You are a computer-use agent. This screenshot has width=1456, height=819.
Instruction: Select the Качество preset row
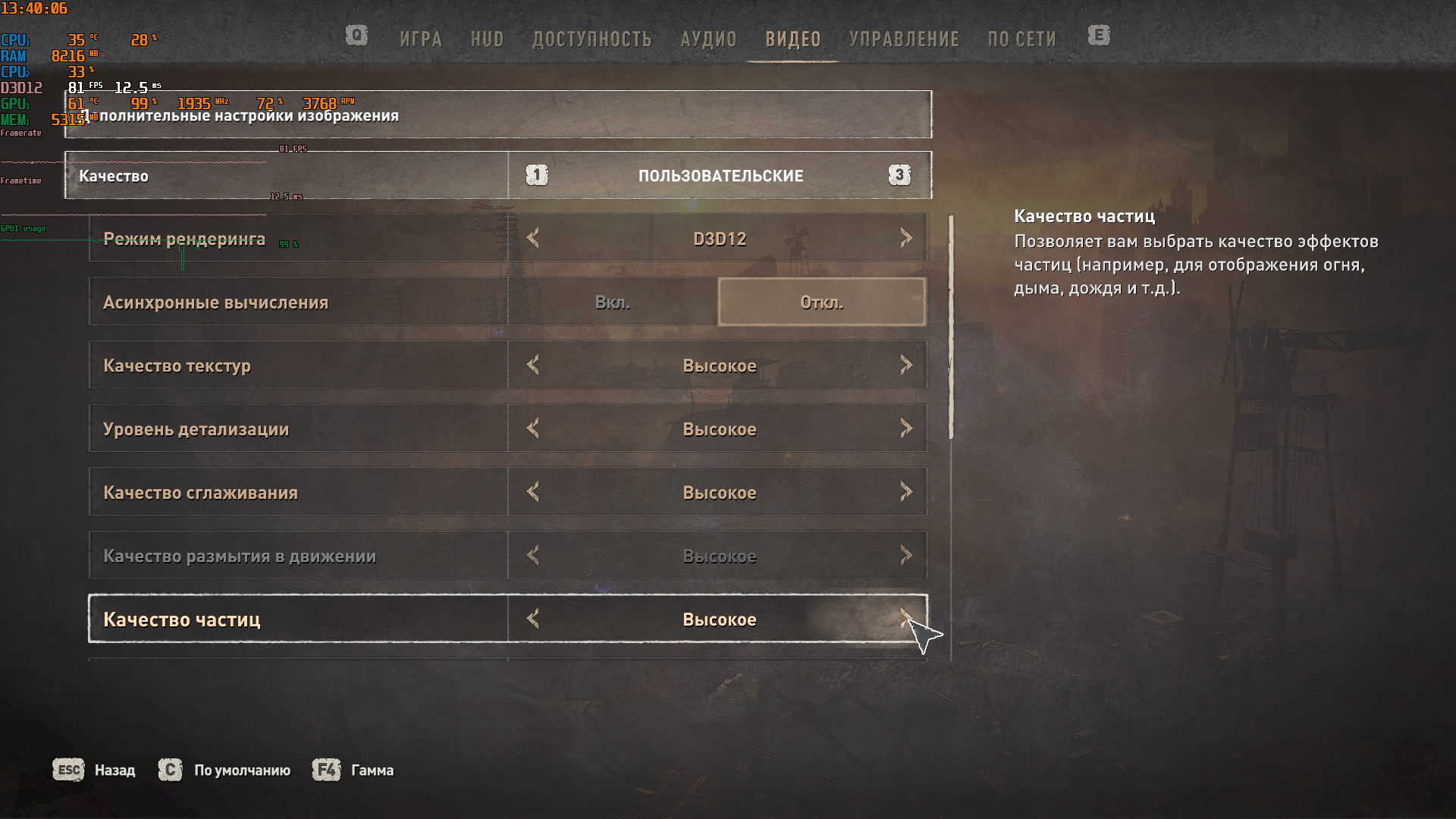(287, 176)
